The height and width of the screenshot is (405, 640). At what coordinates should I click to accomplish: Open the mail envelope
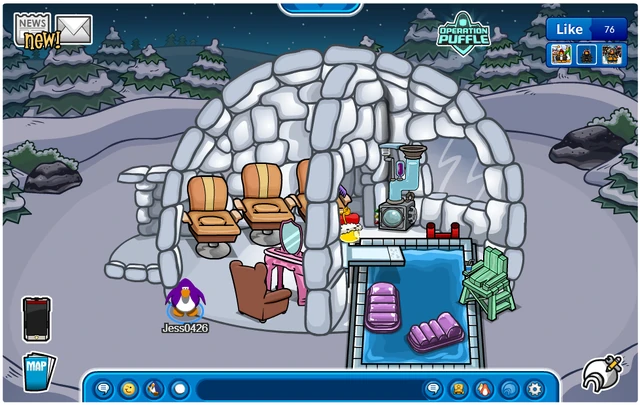pyautogui.click(x=74, y=29)
